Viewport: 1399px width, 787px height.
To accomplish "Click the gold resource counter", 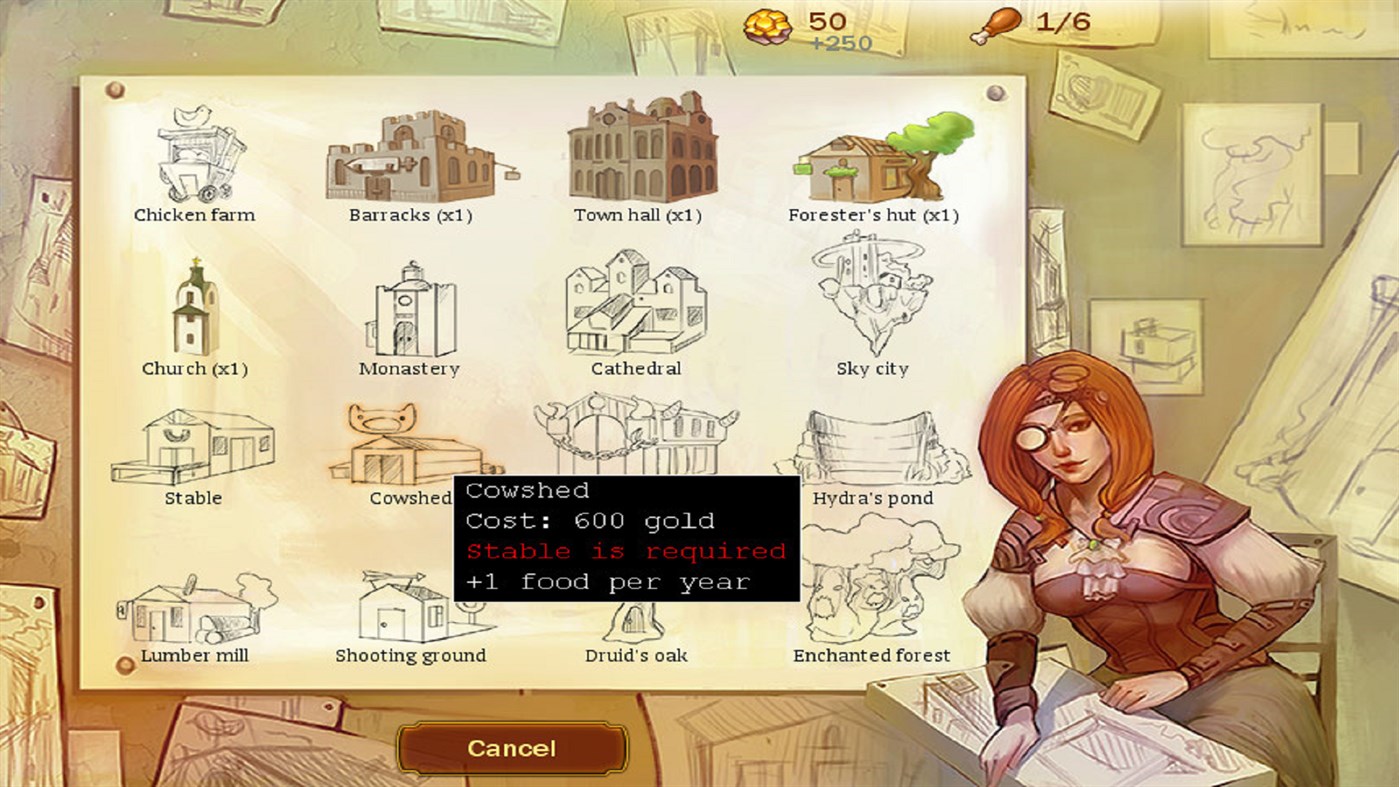I will tap(799, 22).
